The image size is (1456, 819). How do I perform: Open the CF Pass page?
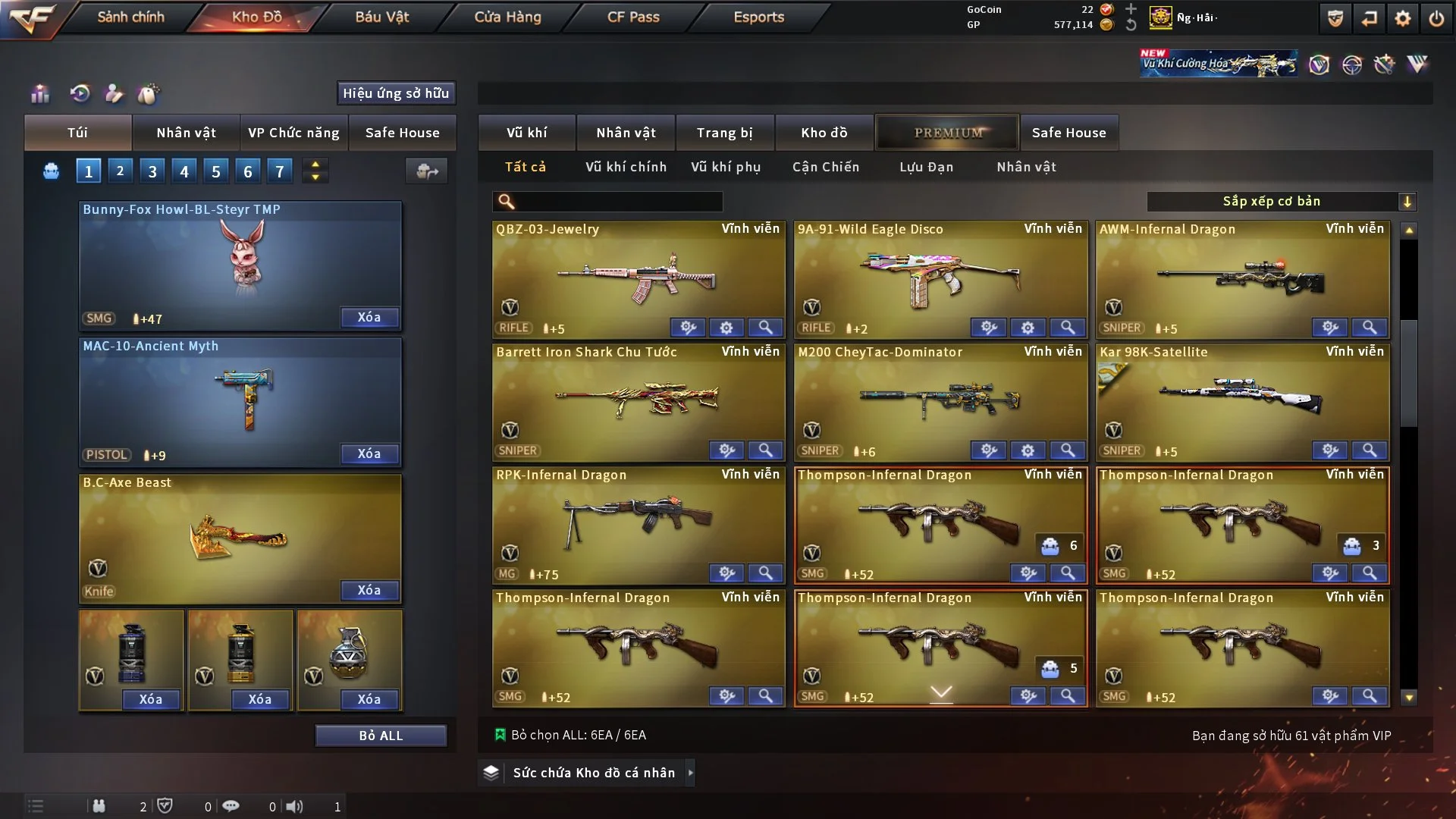tap(633, 17)
